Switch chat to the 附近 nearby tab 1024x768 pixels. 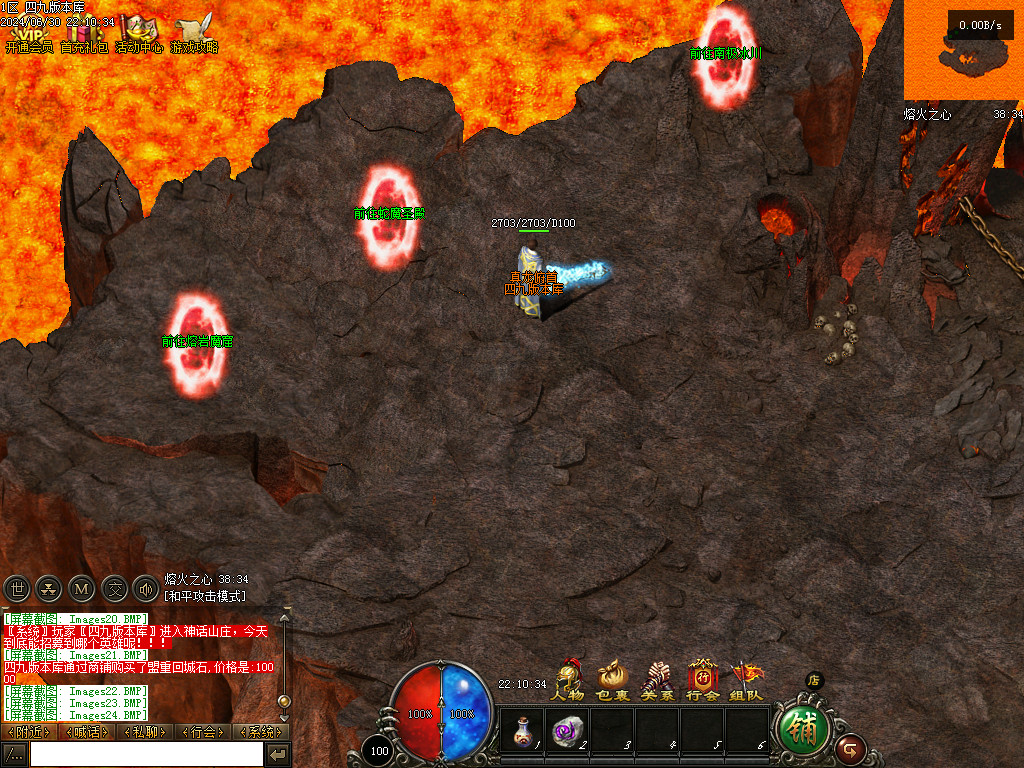(31, 732)
